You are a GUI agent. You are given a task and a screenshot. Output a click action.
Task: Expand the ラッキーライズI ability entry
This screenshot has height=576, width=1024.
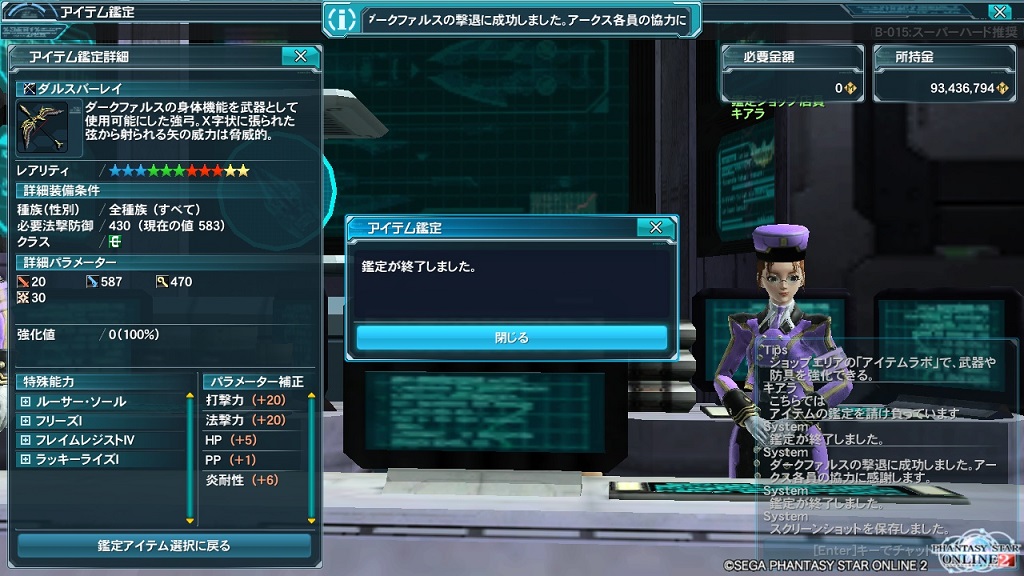25,460
